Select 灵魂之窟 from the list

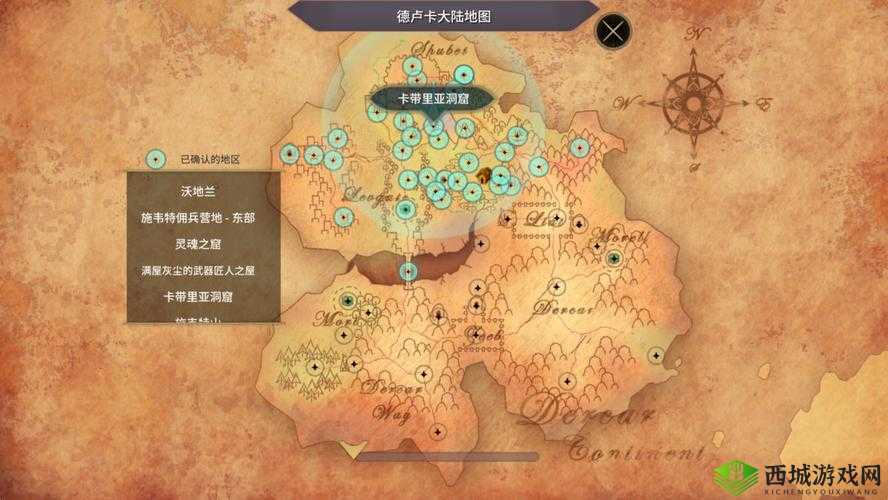click(x=203, y=243)
